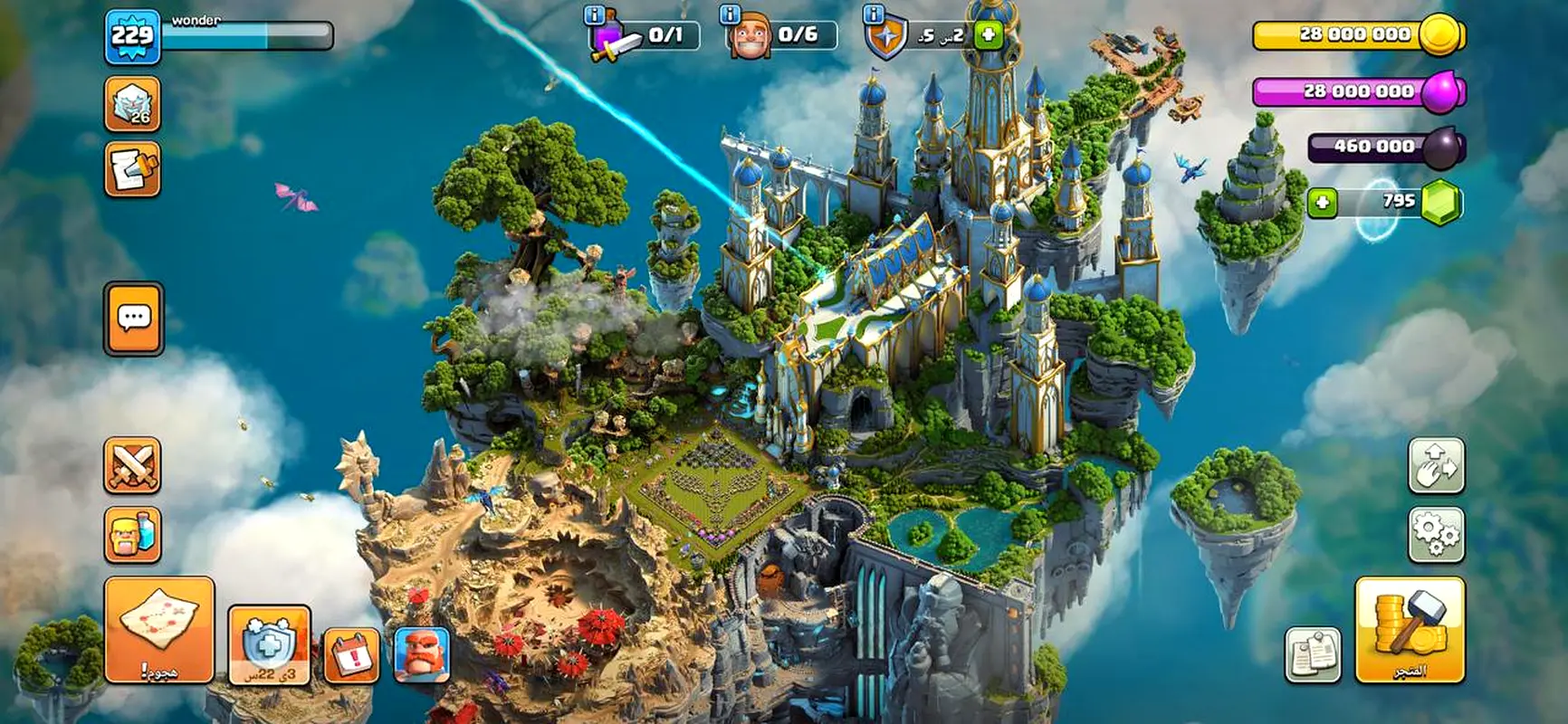Open the Barbarian face icon
The width and height of the screenshot is (1568, 724).
point(421,653)
